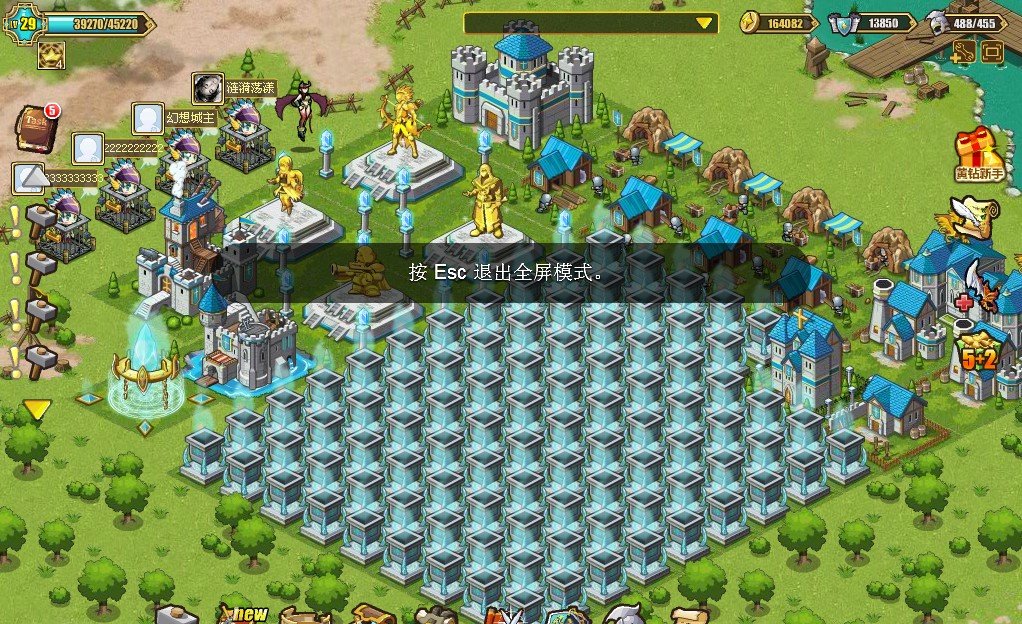Select the 涟漪荡漾 player avatar
Screen dimensions: 1022x624
coord(207,88)
